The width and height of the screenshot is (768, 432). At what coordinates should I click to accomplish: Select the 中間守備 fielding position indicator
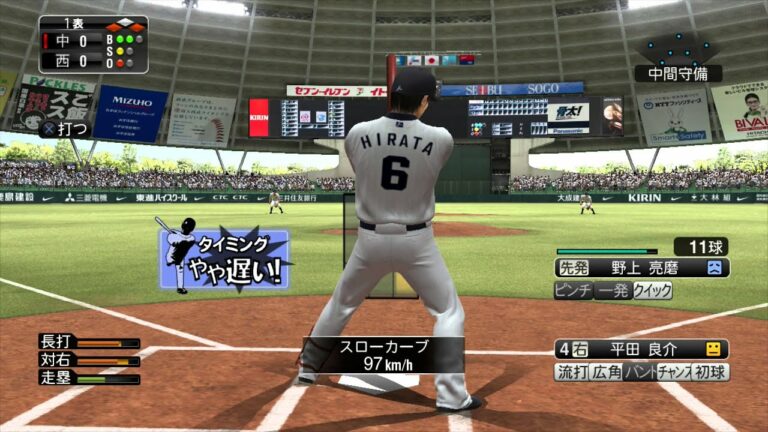click(677, 73)
